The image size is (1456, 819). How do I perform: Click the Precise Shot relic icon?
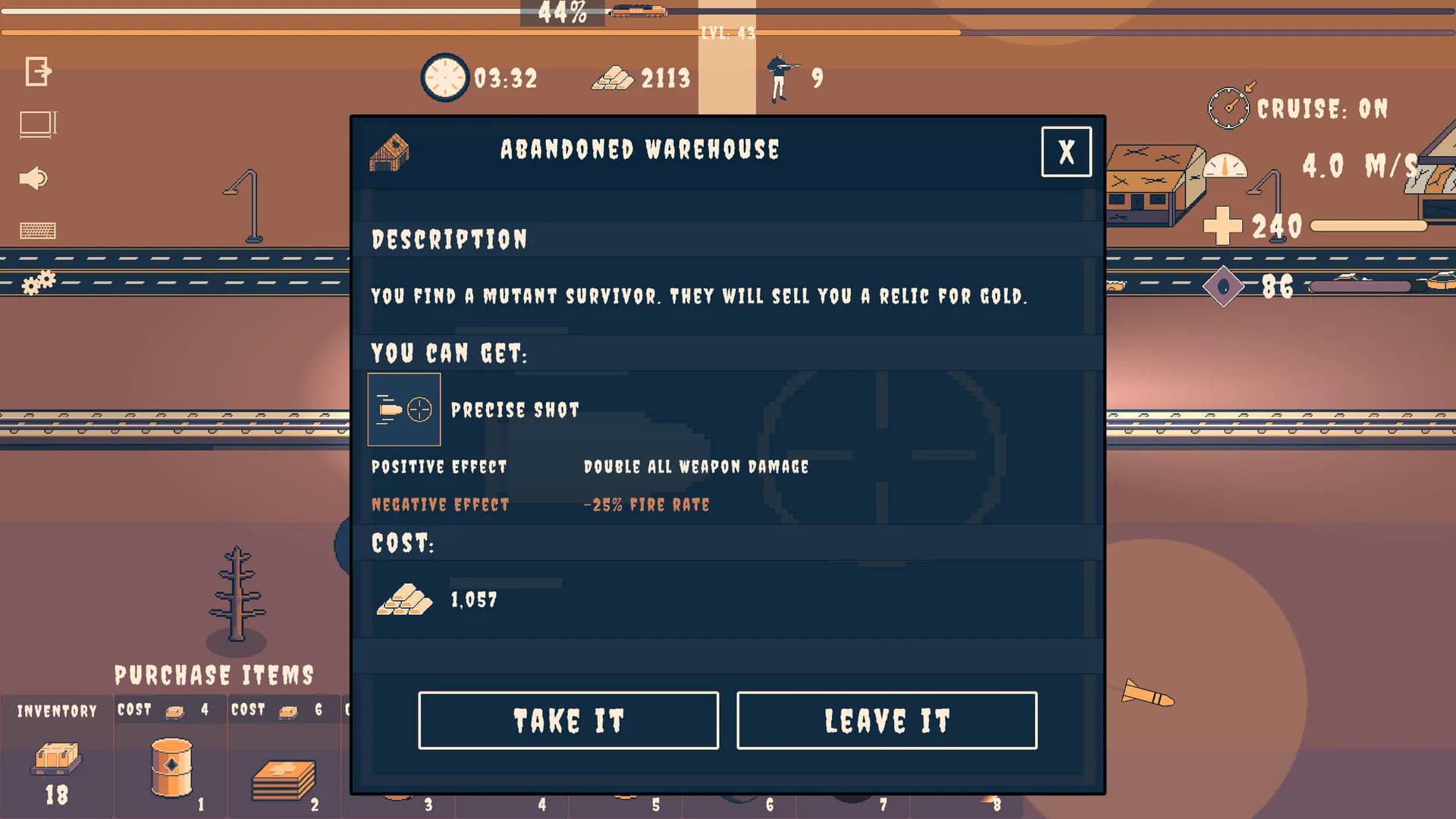(404, 409)
